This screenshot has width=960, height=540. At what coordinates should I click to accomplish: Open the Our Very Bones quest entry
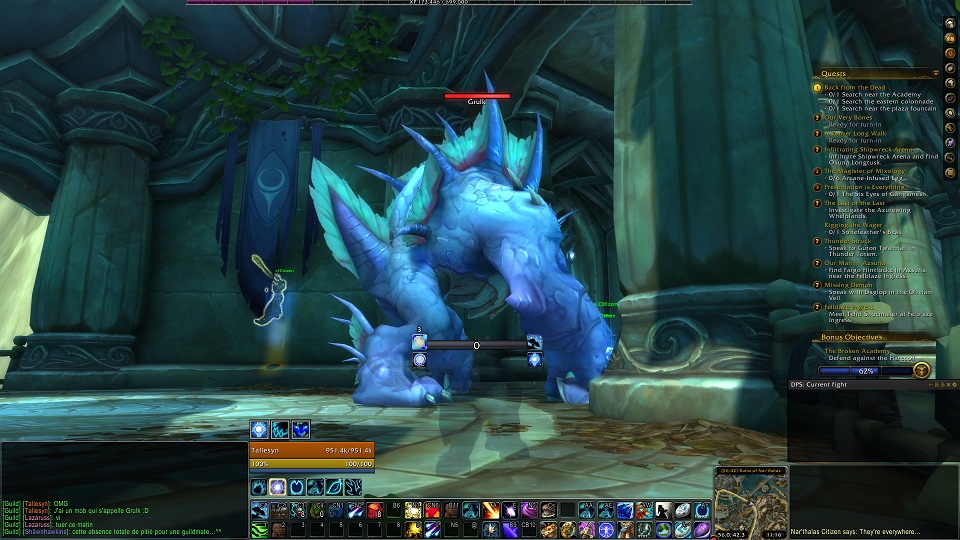[x=848, y=118]
